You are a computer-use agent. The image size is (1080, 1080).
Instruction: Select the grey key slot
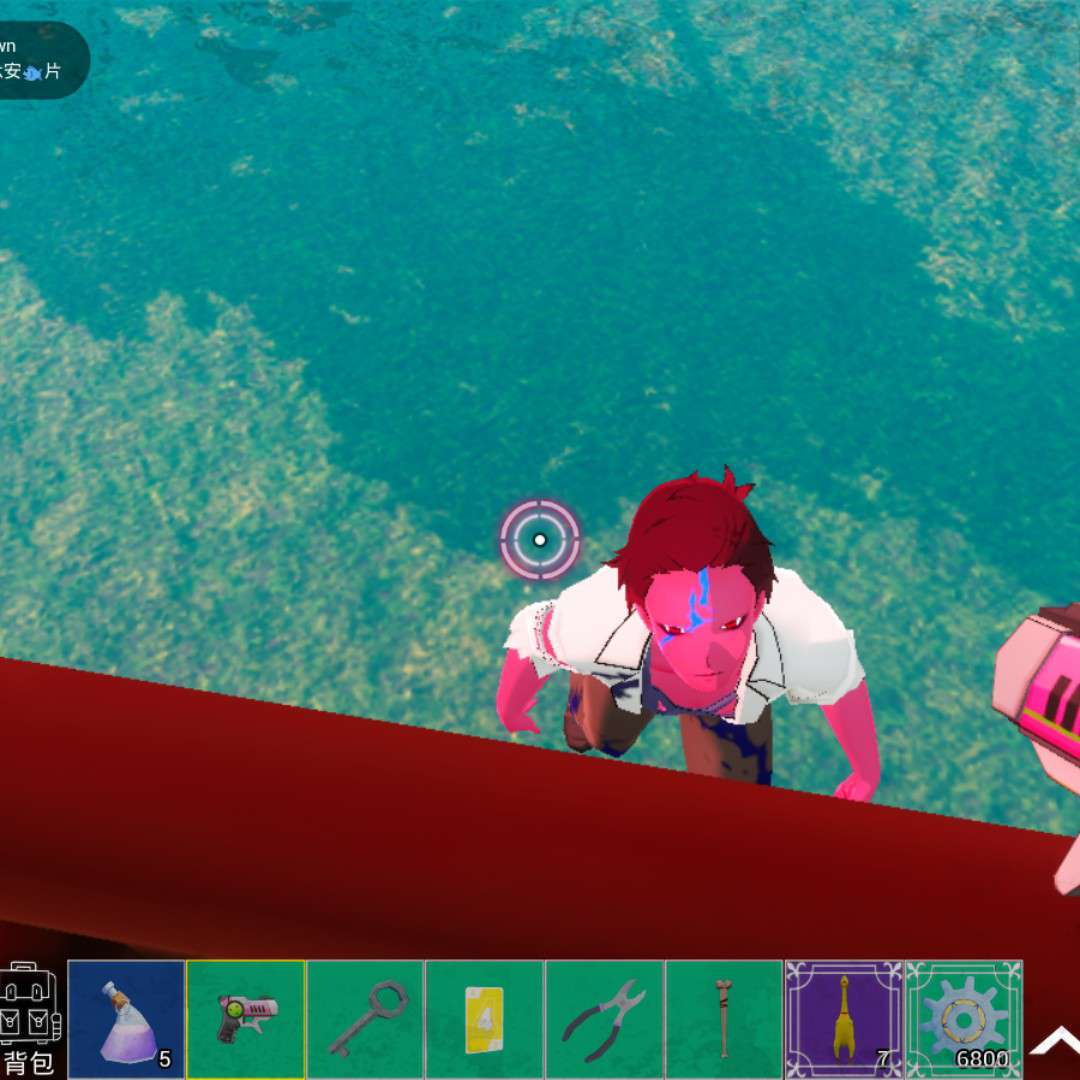coord(366,1019)
